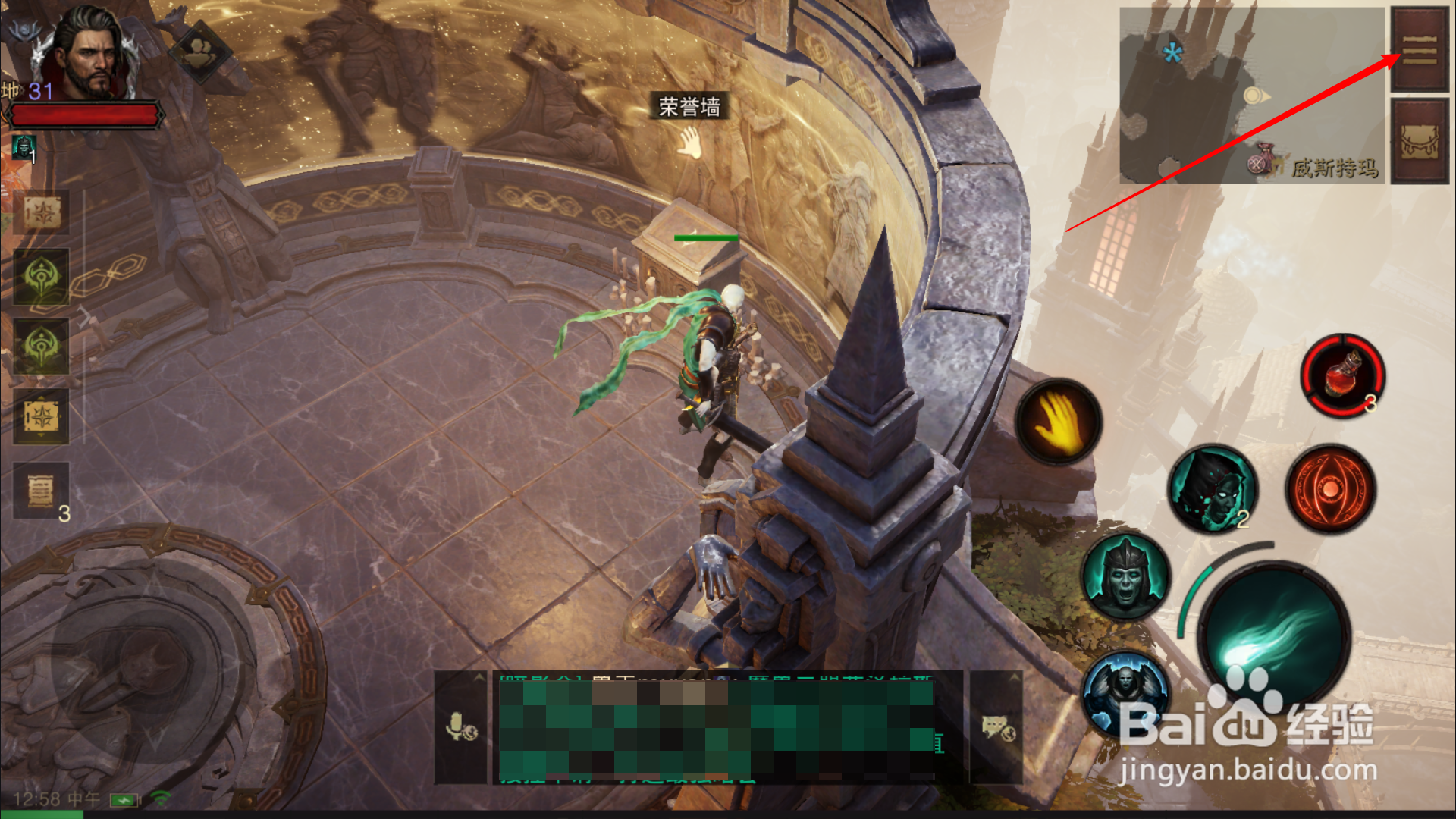Use the red health potion
This screenshot has width=1456, height=819.
pyautogui.click(x=1343, y=375)
